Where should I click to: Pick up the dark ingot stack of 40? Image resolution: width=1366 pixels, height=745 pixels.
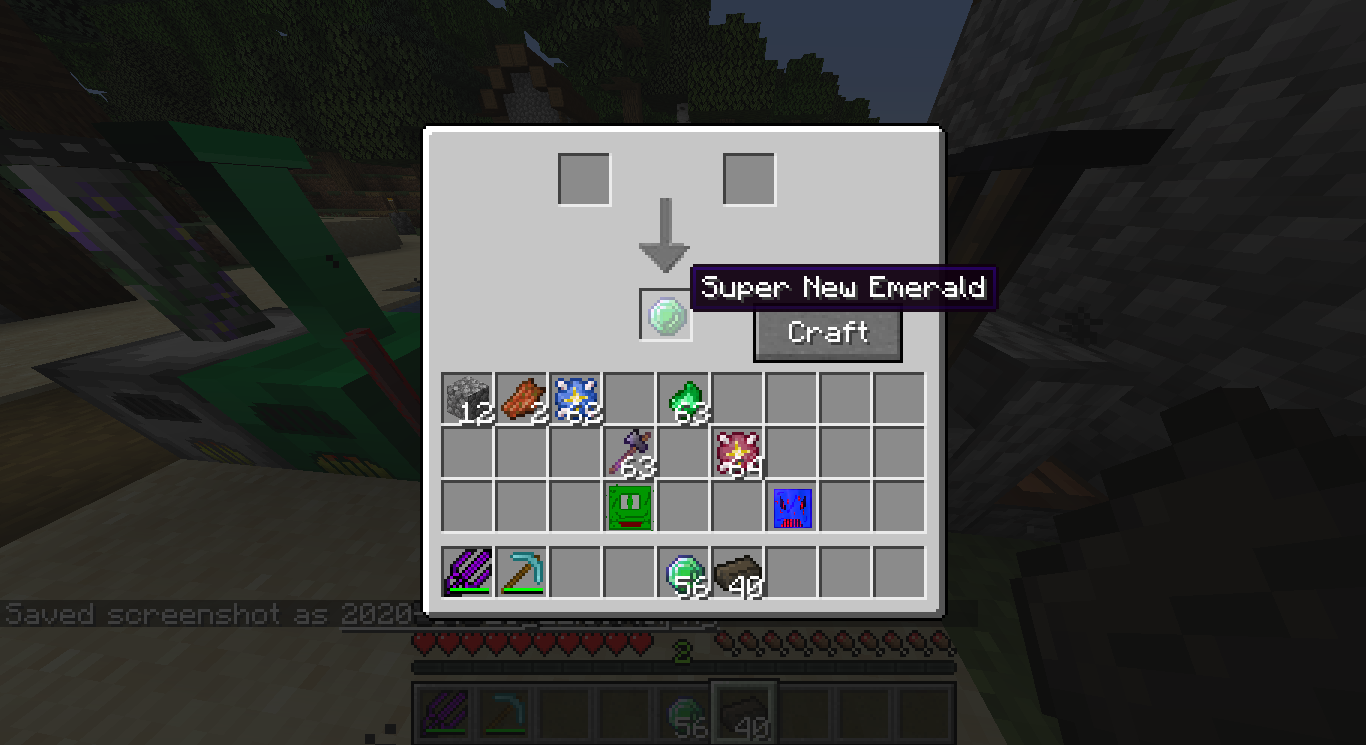739,571
